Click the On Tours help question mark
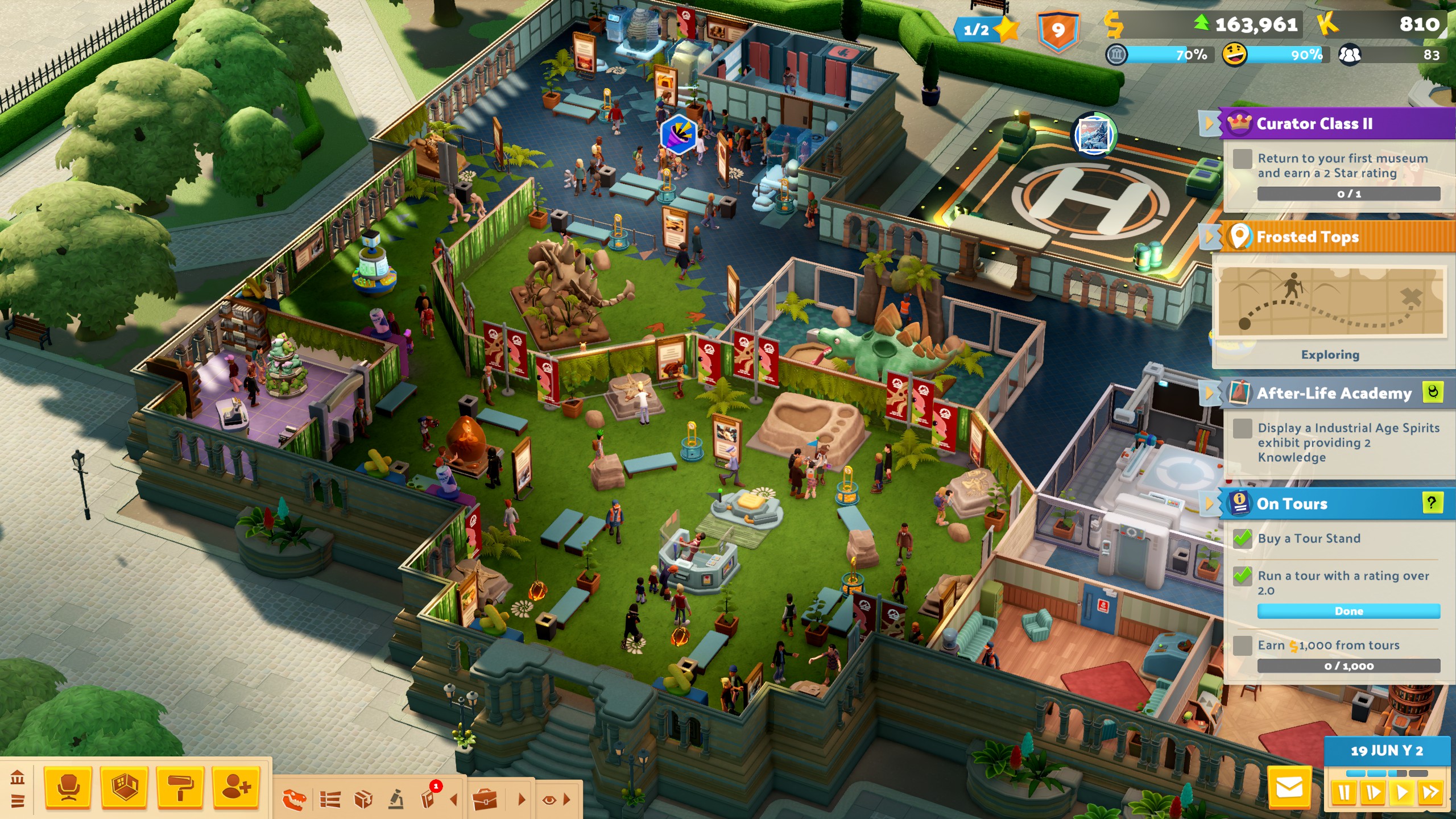Screen dimensions: 1456x819 tap(1432, 503)
